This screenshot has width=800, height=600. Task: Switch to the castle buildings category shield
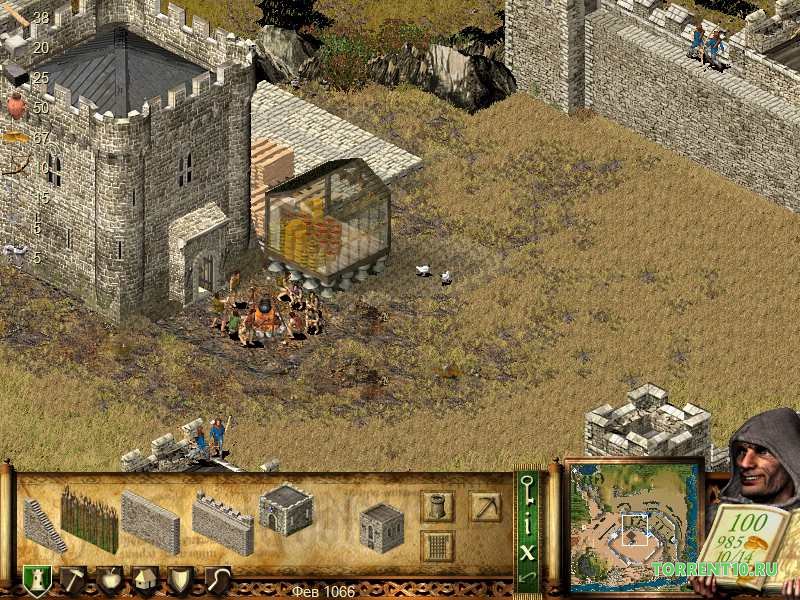pos(37,581)
